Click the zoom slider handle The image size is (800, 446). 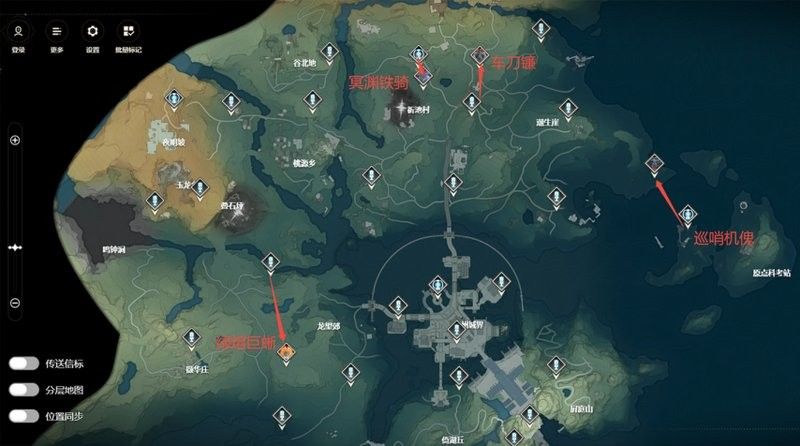[x=14, y=246]
